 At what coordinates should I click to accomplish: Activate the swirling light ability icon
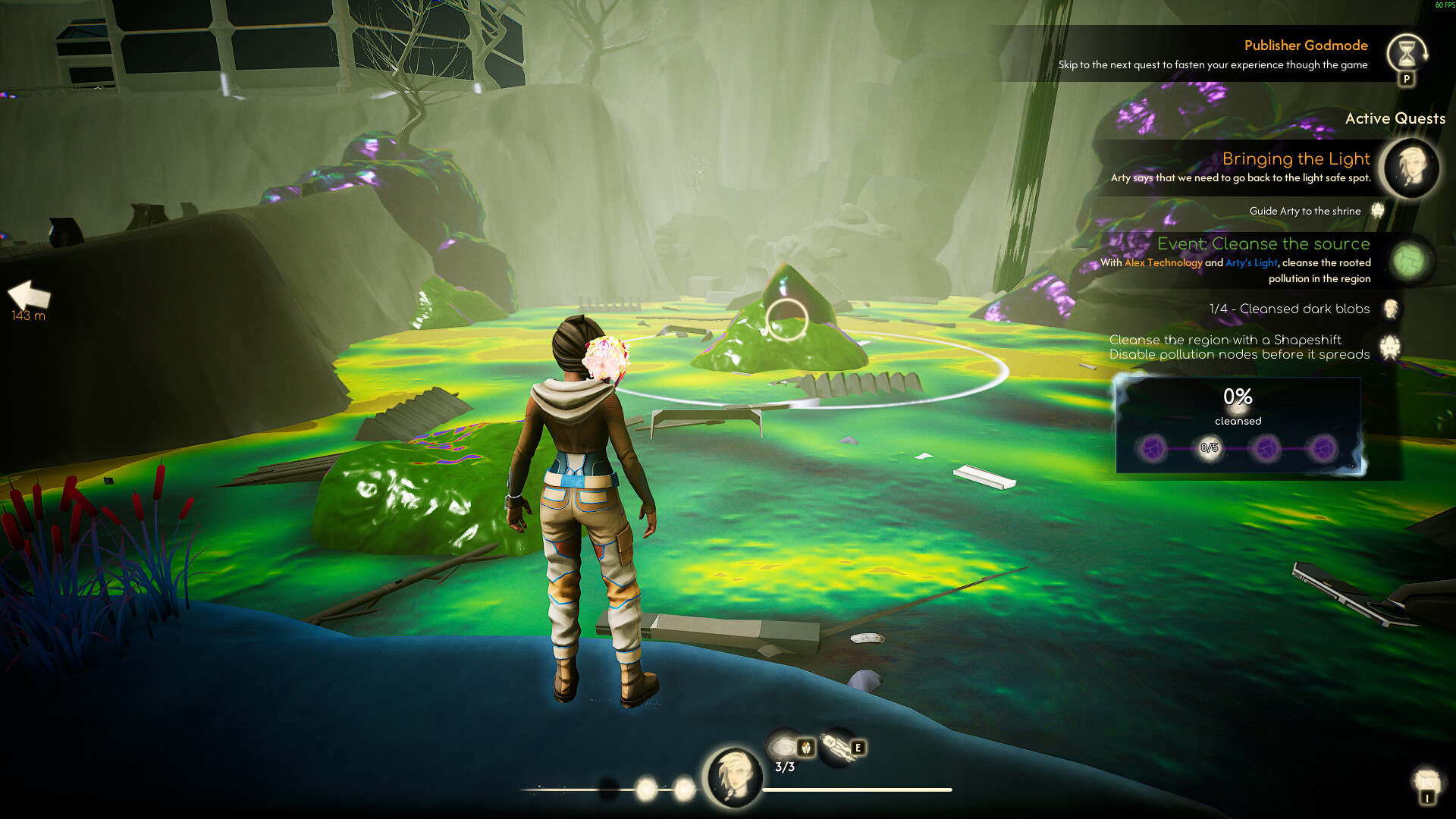(x=783, y=747)
